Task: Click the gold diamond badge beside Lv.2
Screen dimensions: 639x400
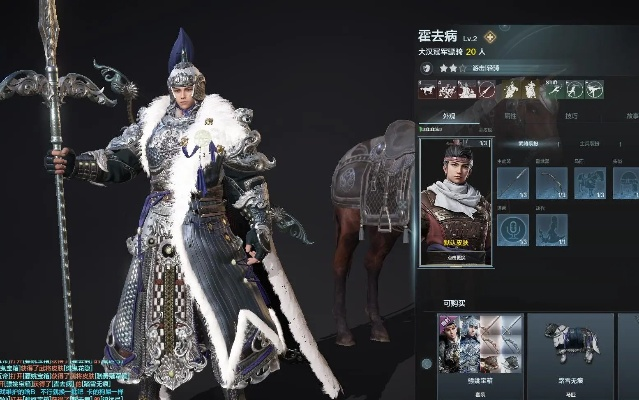Action: coord(490,37)
